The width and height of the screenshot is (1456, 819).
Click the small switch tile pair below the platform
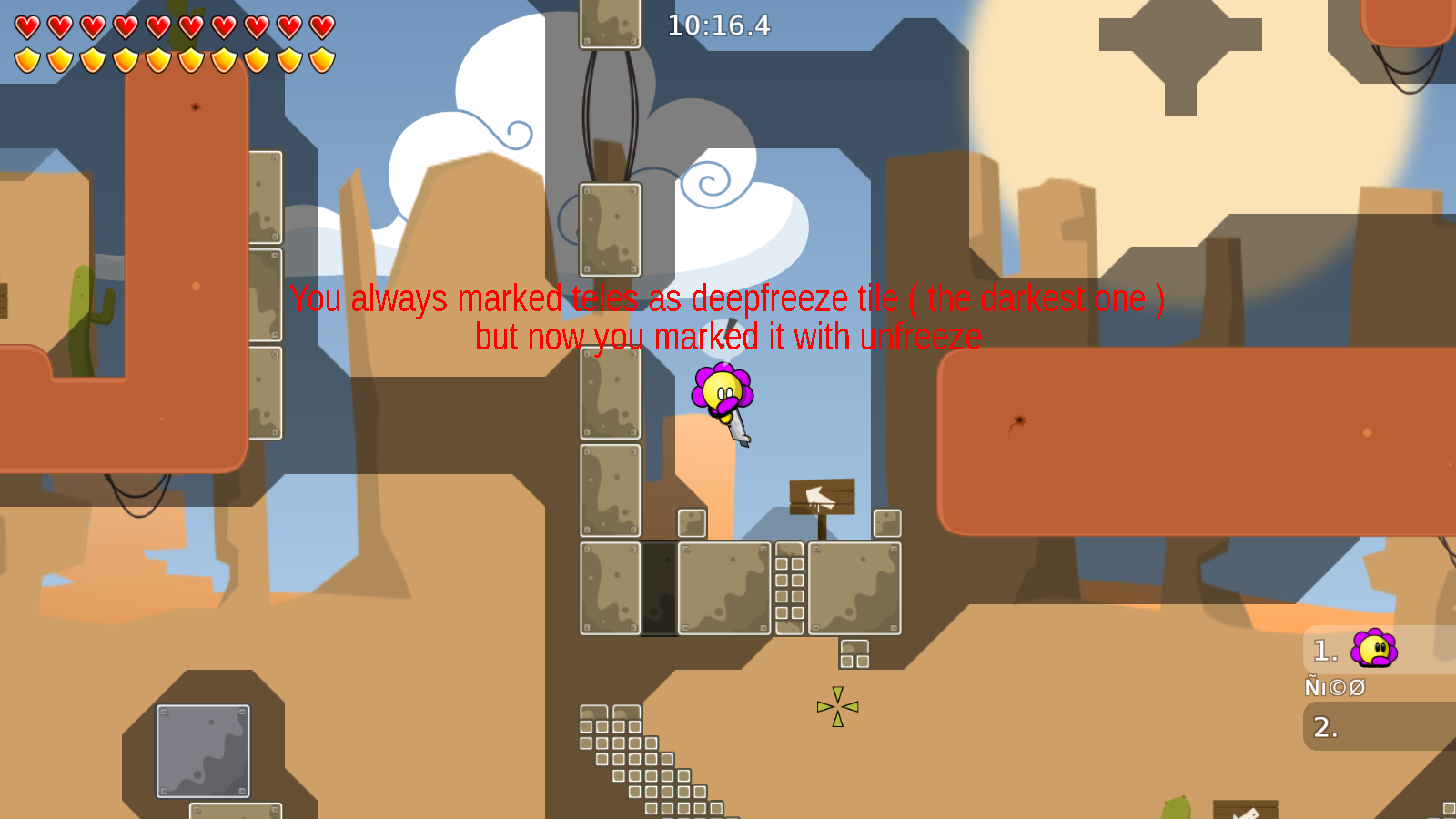(853, 655)
